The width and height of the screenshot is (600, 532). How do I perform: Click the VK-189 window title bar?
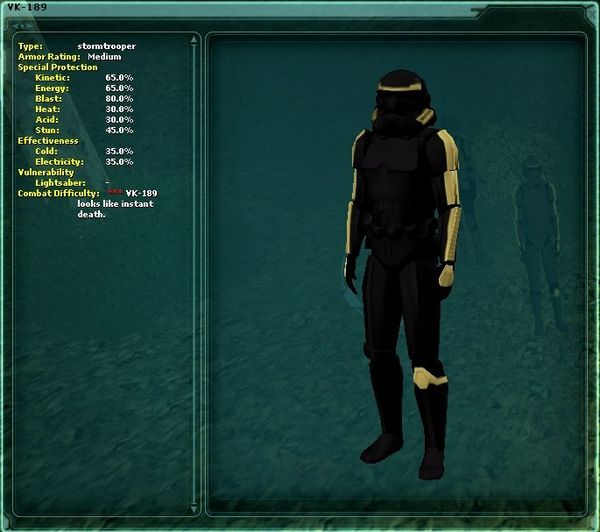coord(300,8)
